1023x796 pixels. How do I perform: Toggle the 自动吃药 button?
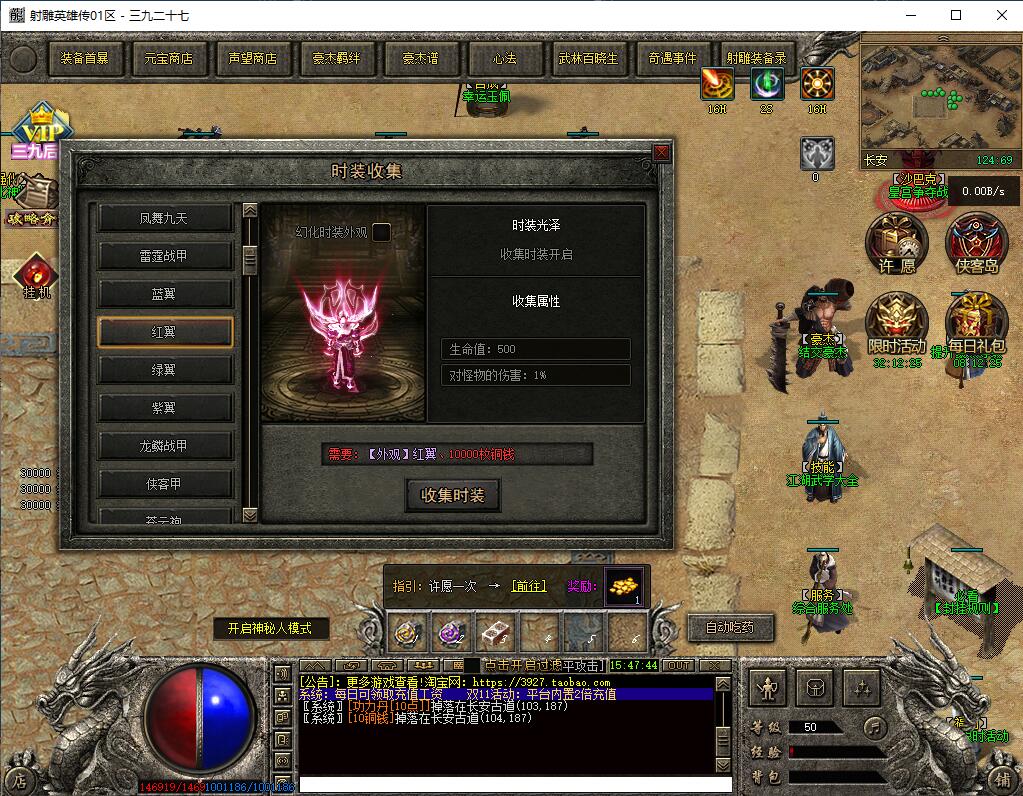pos(730,628)
